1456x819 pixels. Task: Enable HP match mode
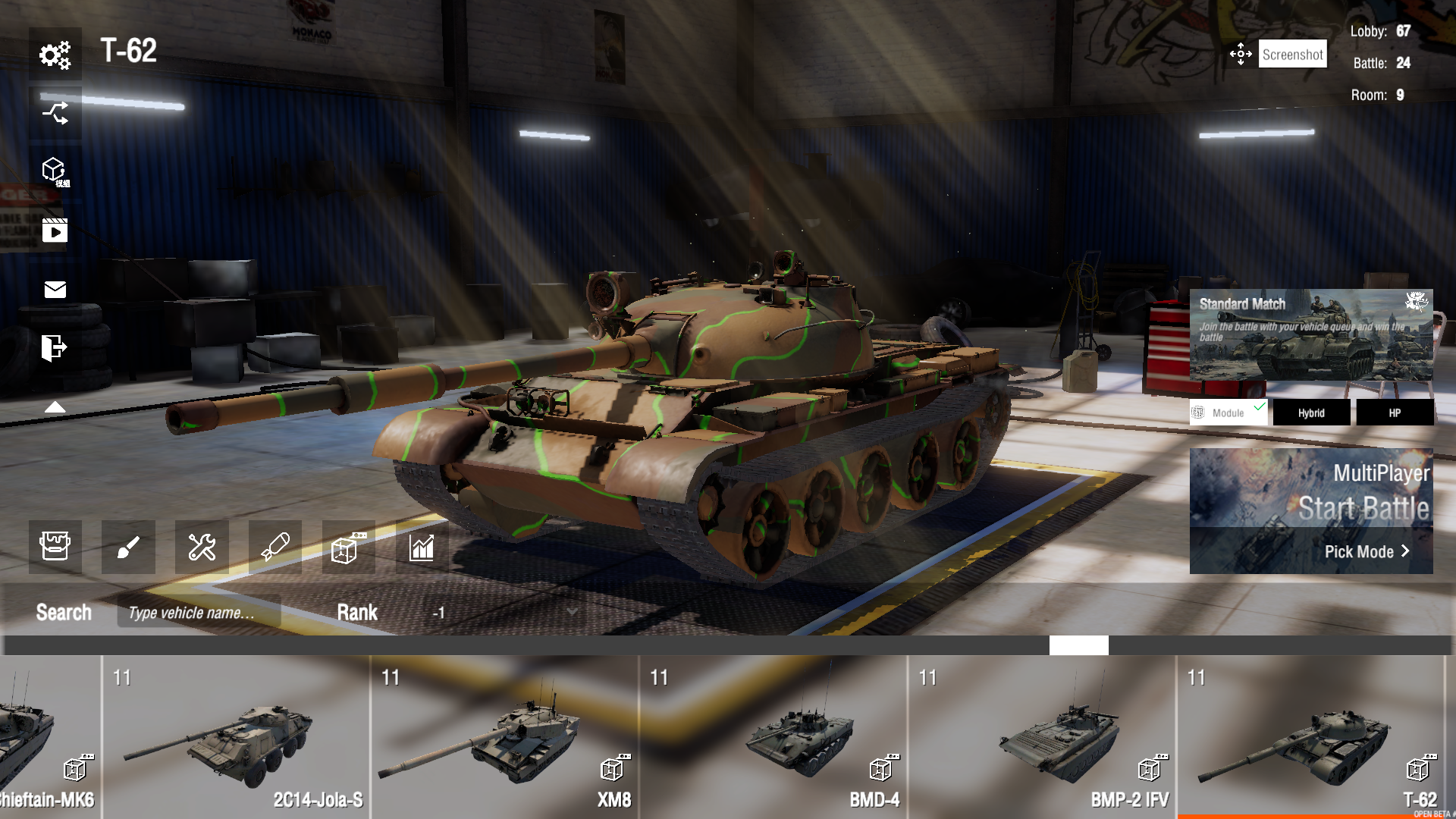click(1395, 412)
